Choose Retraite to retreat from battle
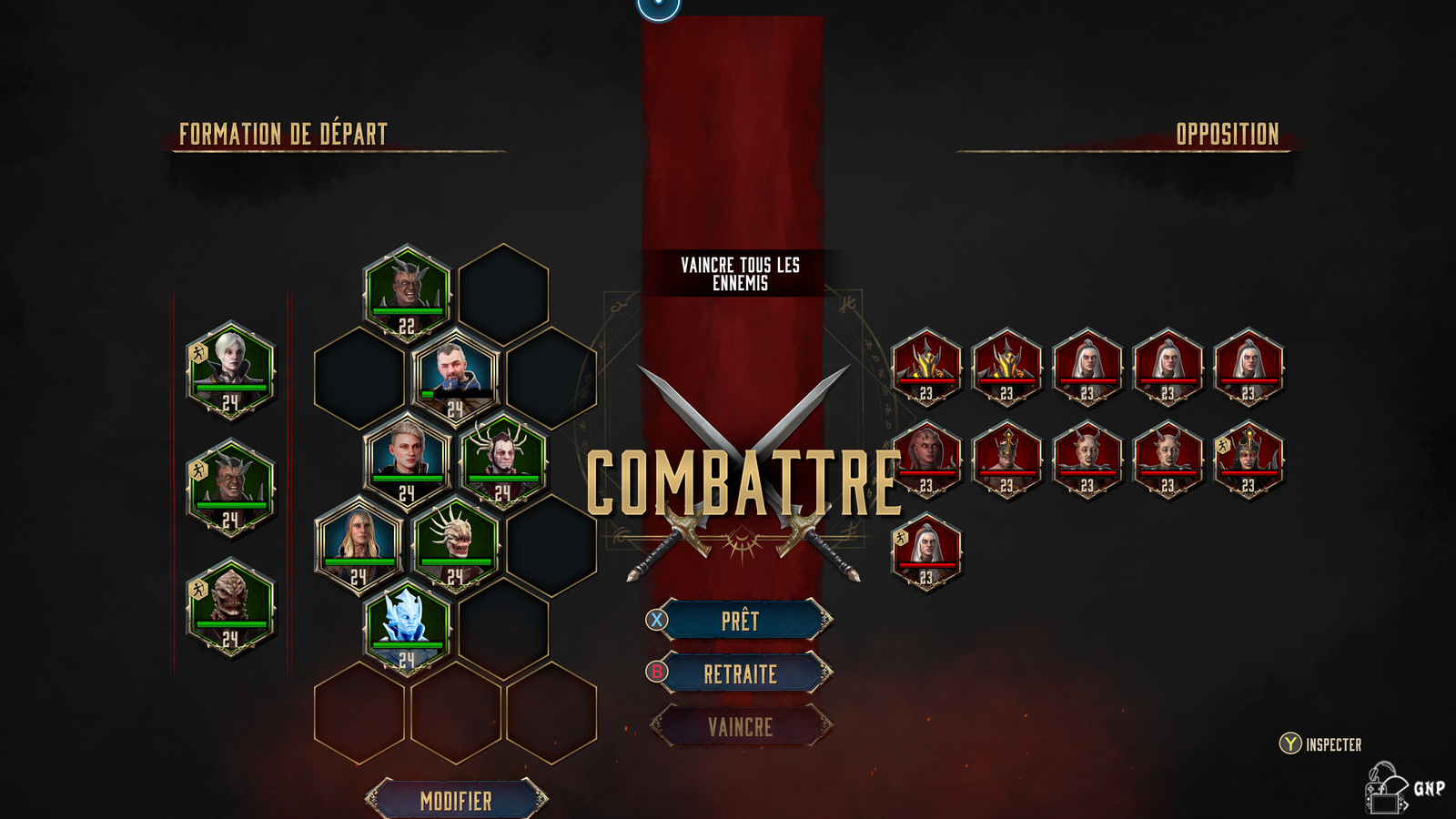Viewport: 1456px width, 819px height. pyautogui.click(x=740, y=674)
